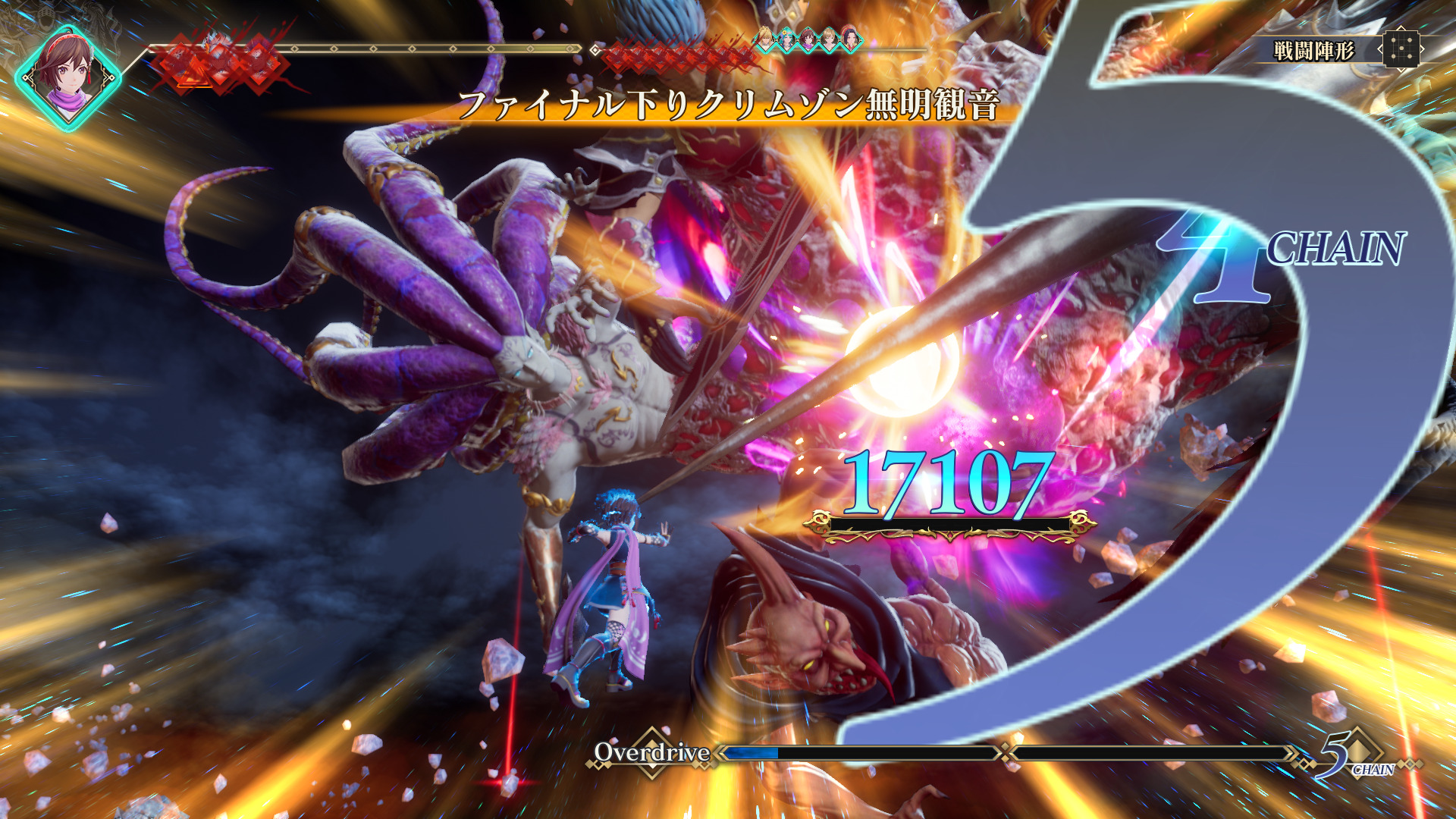Select the teal-haired flower girl timeline portrait
Viewport: 1456px width, 819px height.
click(x=789, y=39)
